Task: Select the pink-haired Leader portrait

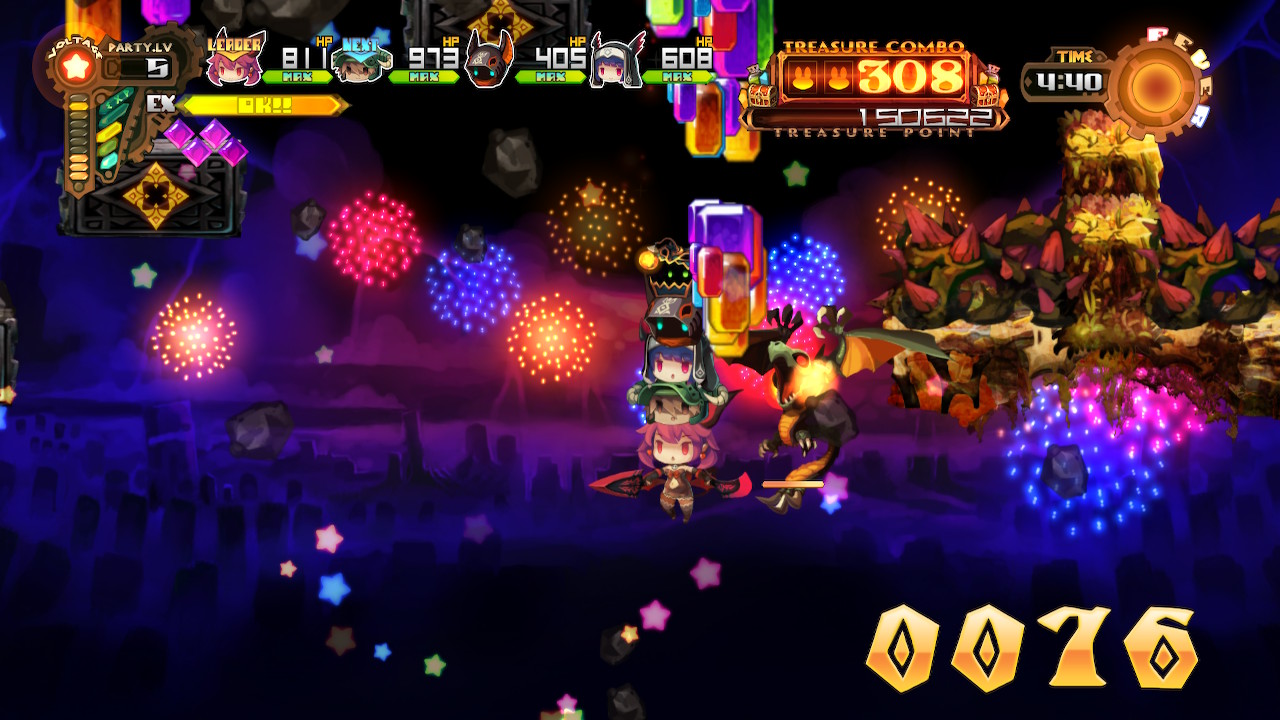Action: pos(234,61)
